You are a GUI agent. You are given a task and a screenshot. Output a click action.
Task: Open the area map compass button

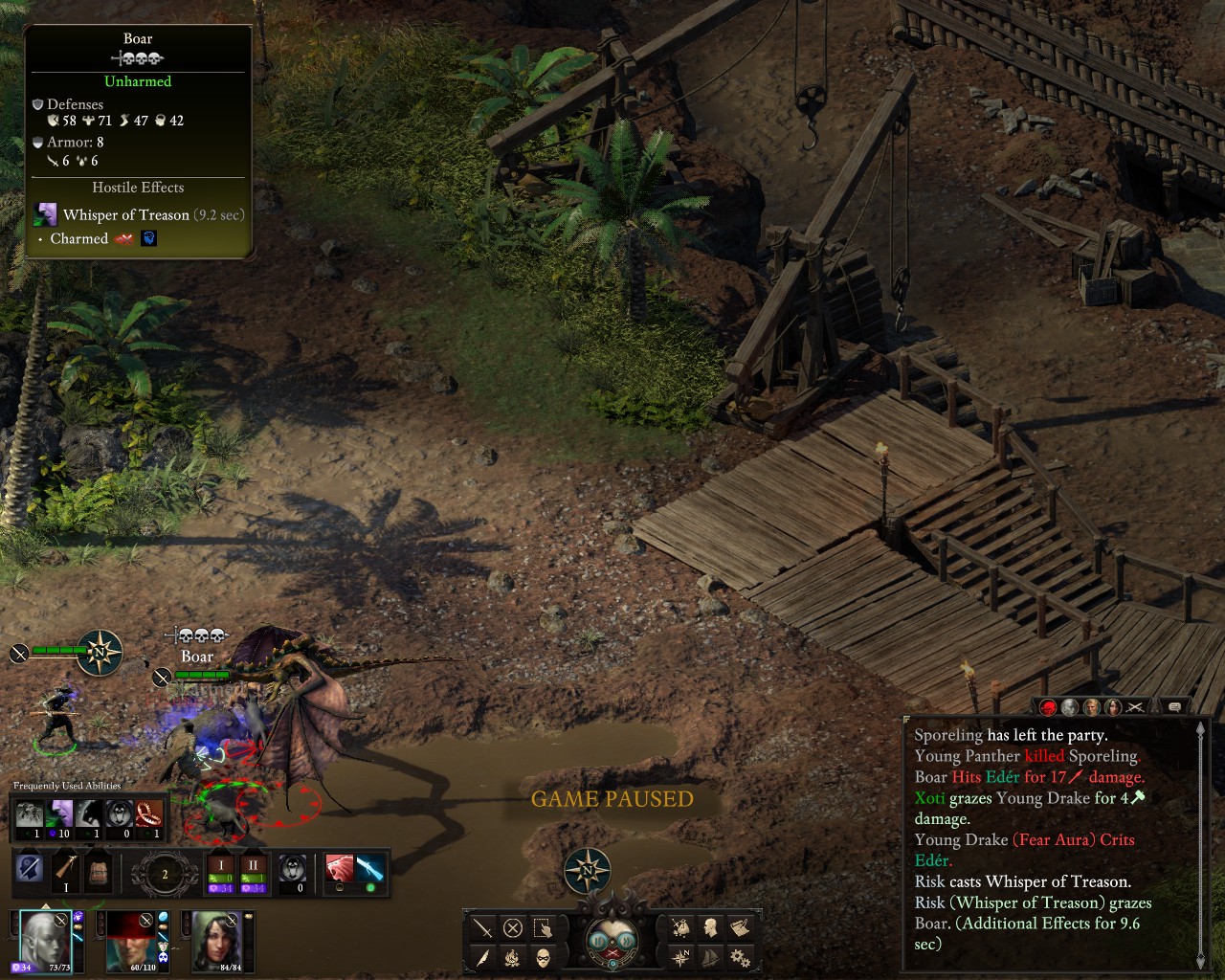click(681, 957)
